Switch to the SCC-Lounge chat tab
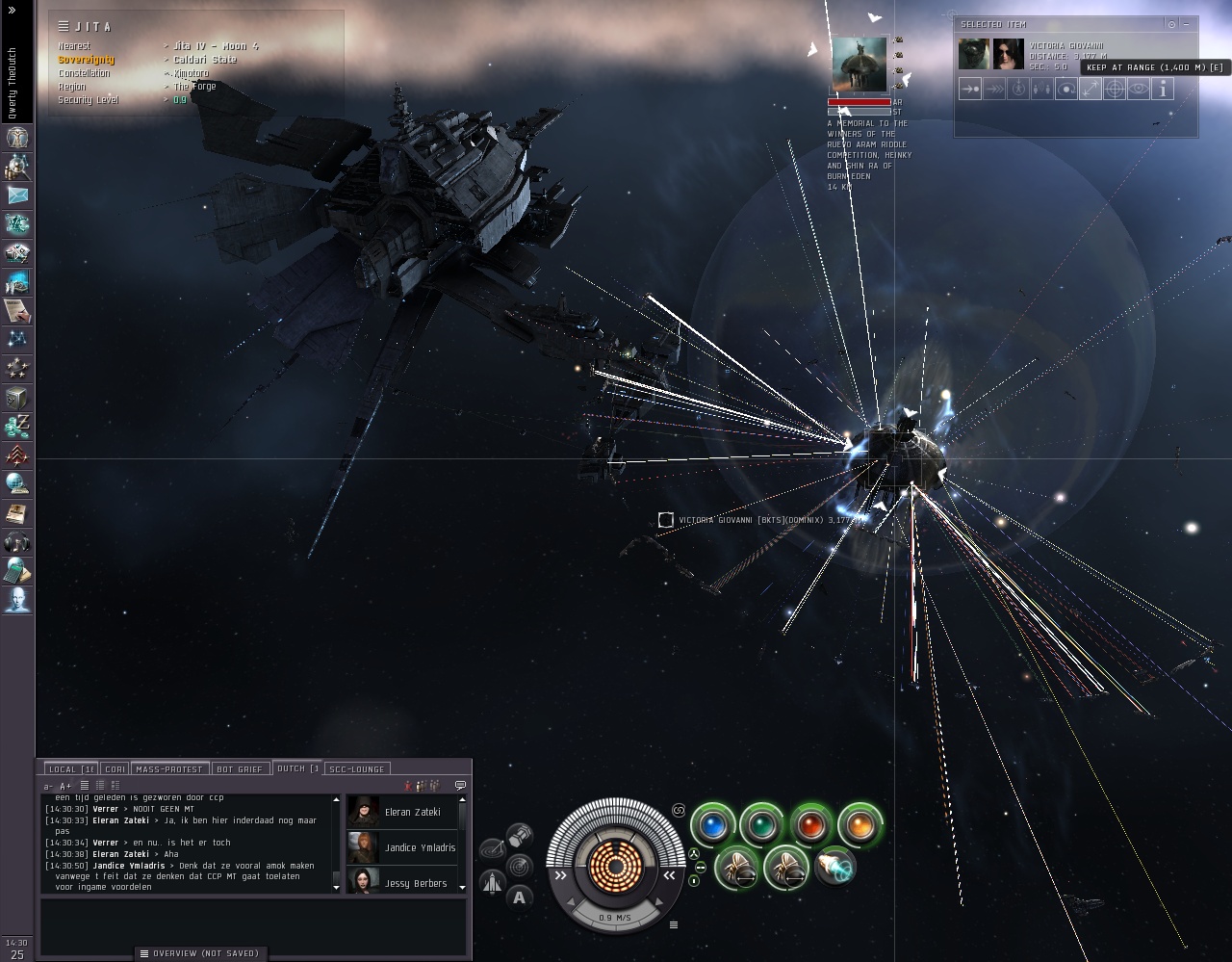The image size is (1232, 962). (356, 768)
